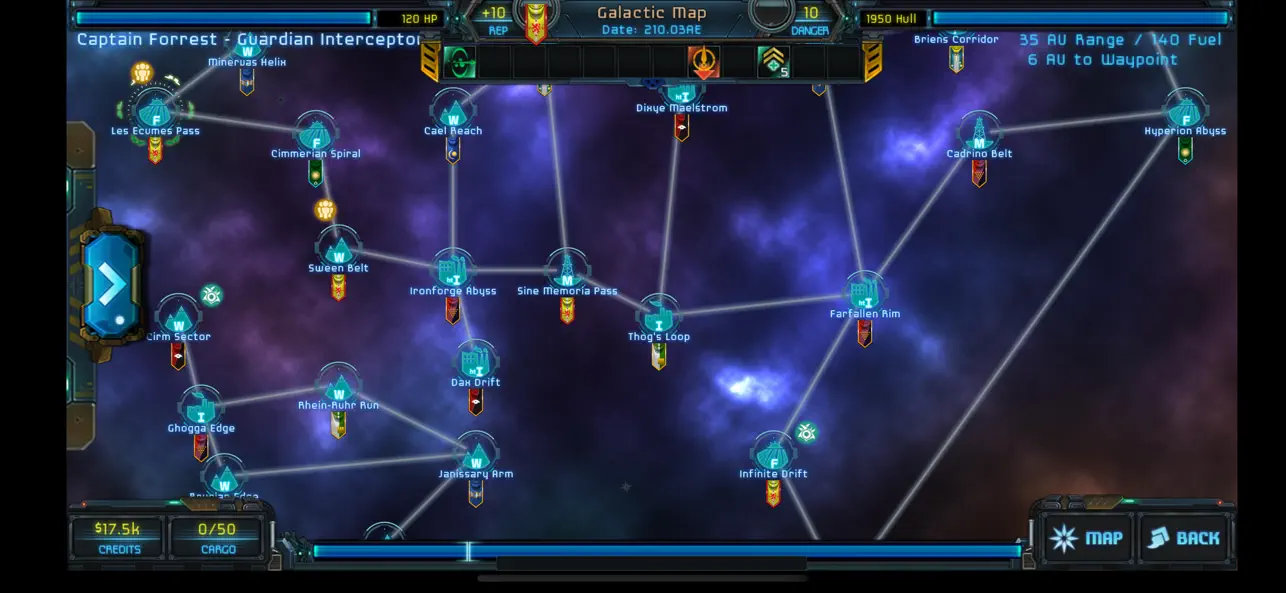Select the Hyperion Abyss system
The width and height of the screenshot is (1286, 593).
(x=1185, y=110)
